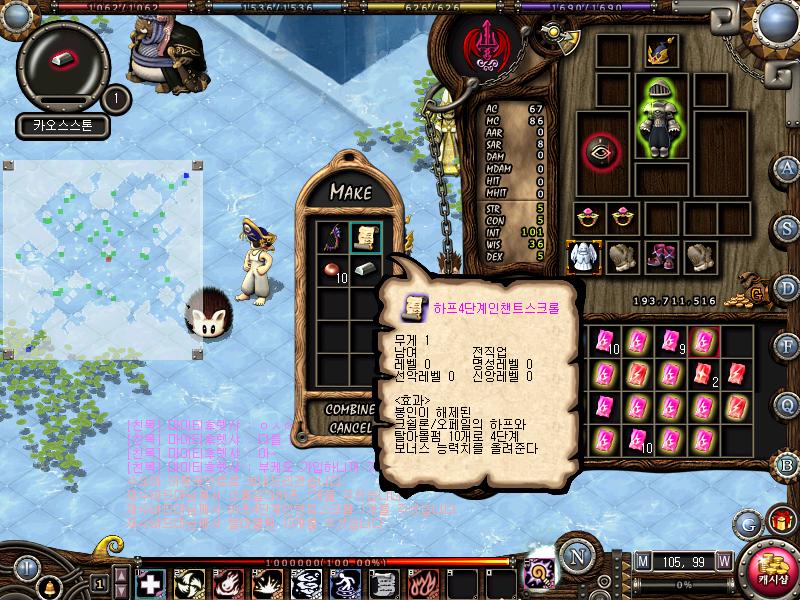The height and width of the screenshot is (600, 800).
Task: Click the round N compass button
Action: coord(574,556)
